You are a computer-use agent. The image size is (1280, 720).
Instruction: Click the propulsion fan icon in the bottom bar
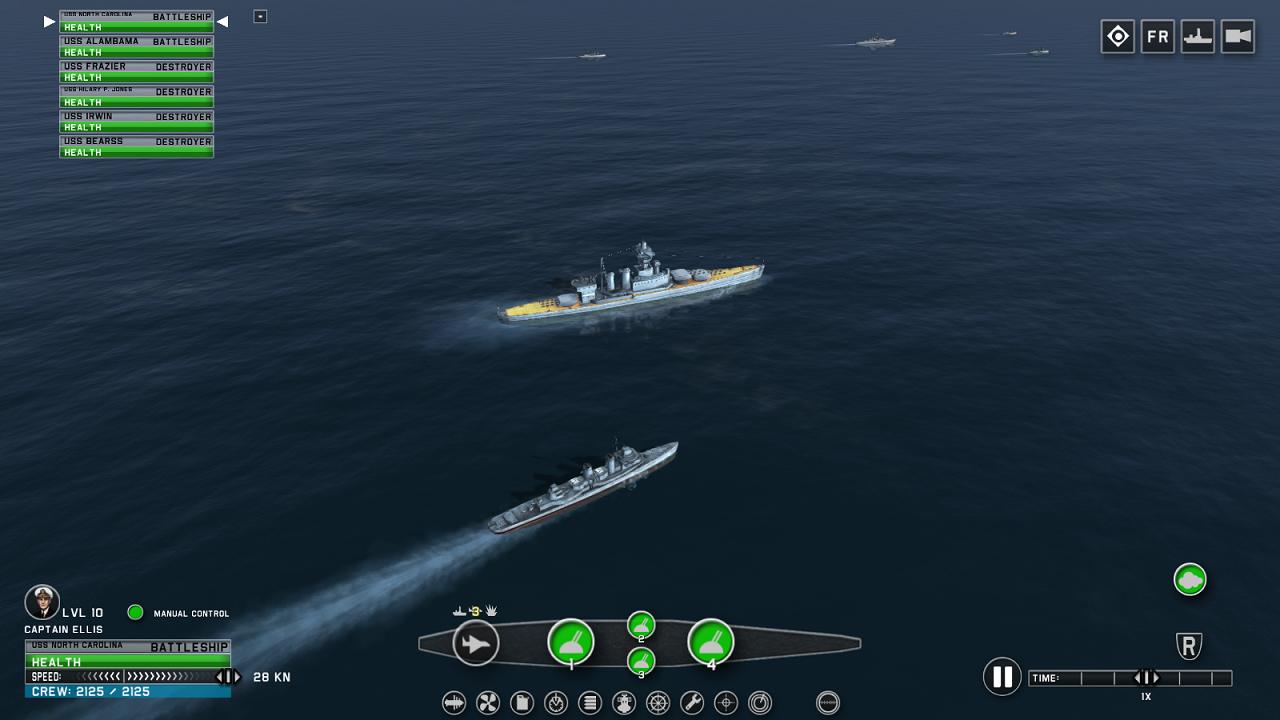point(487,703)
